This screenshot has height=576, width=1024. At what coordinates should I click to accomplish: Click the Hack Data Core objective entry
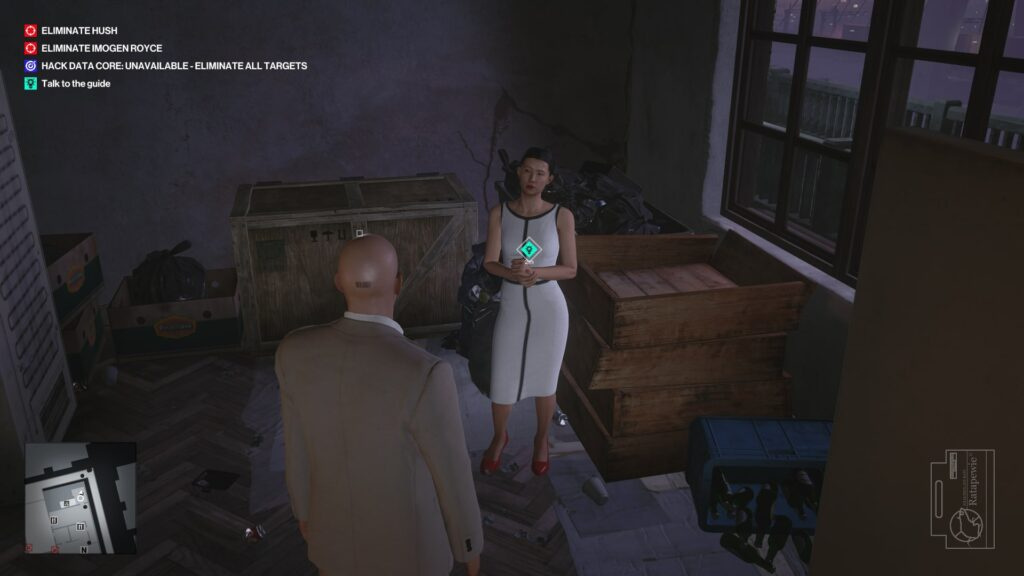[x=174, y=66]
